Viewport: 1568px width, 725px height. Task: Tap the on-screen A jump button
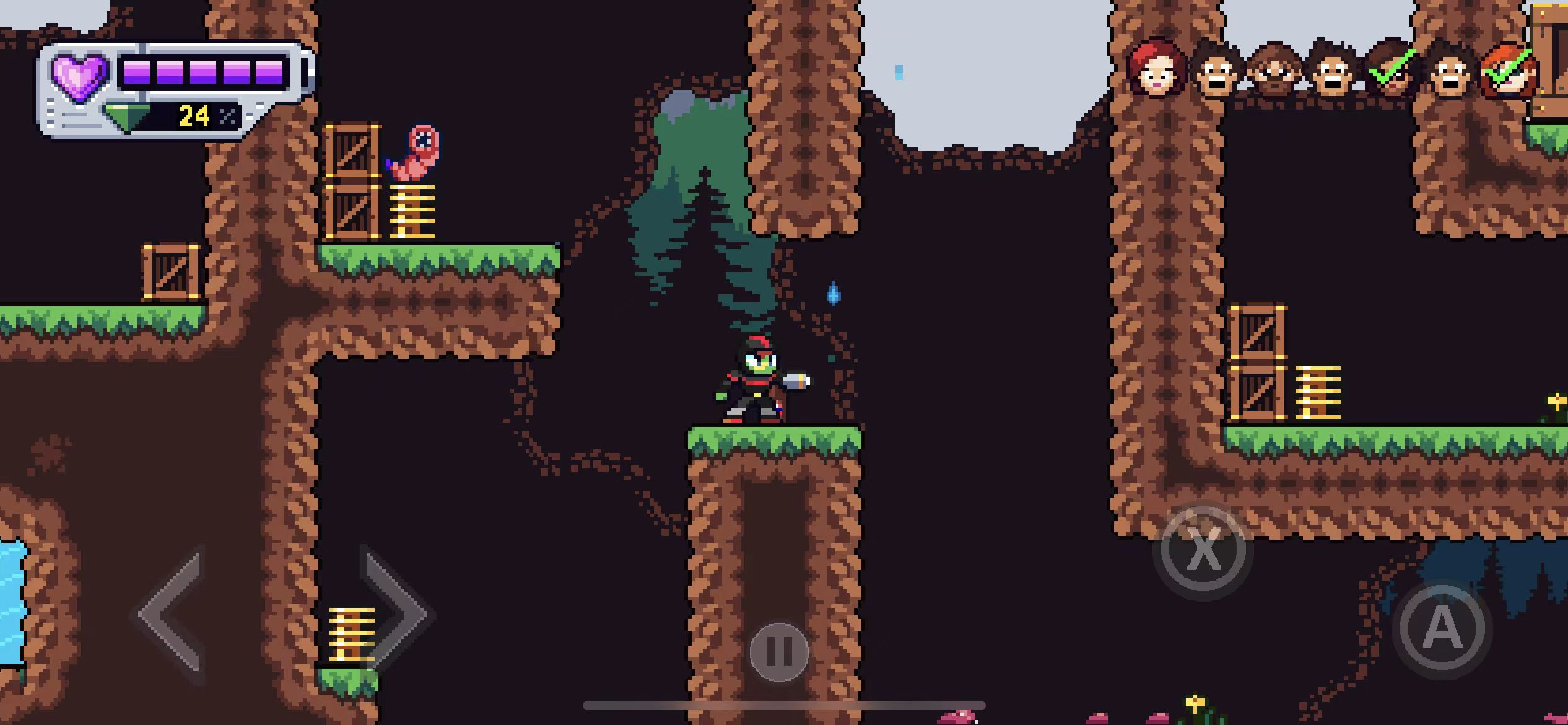coord(1442,628)
